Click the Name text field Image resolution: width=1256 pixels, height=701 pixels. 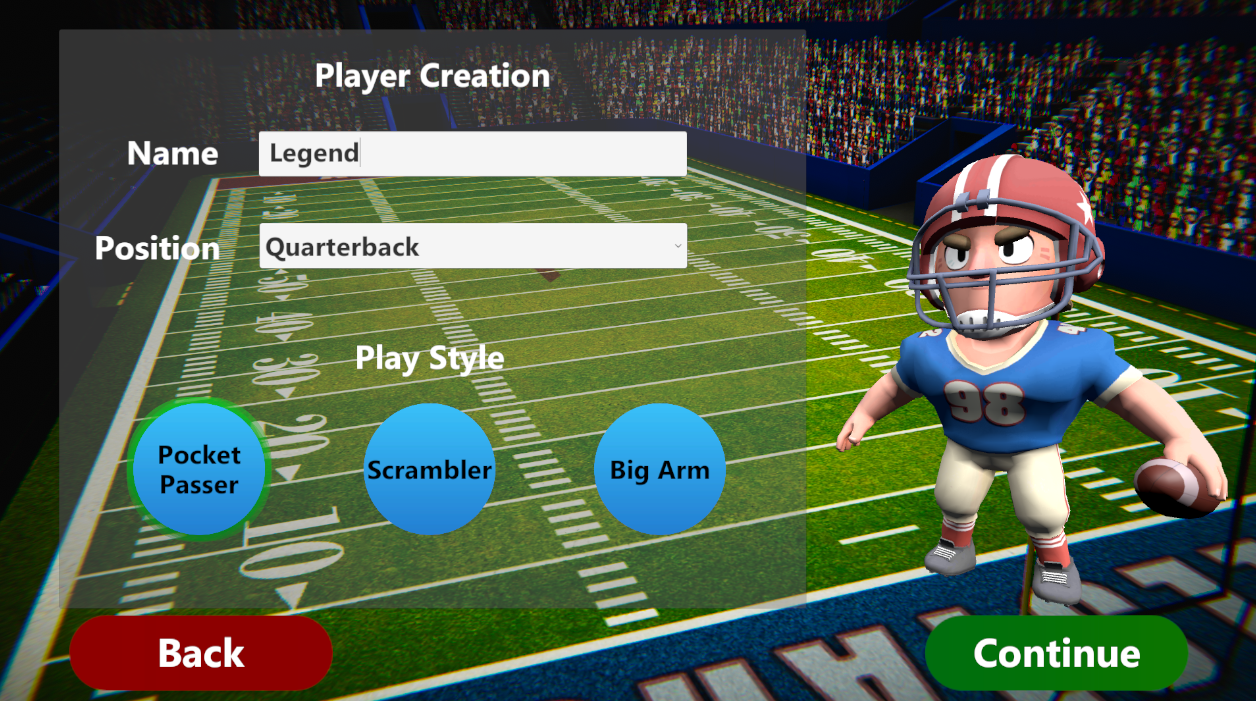(472, 154)
